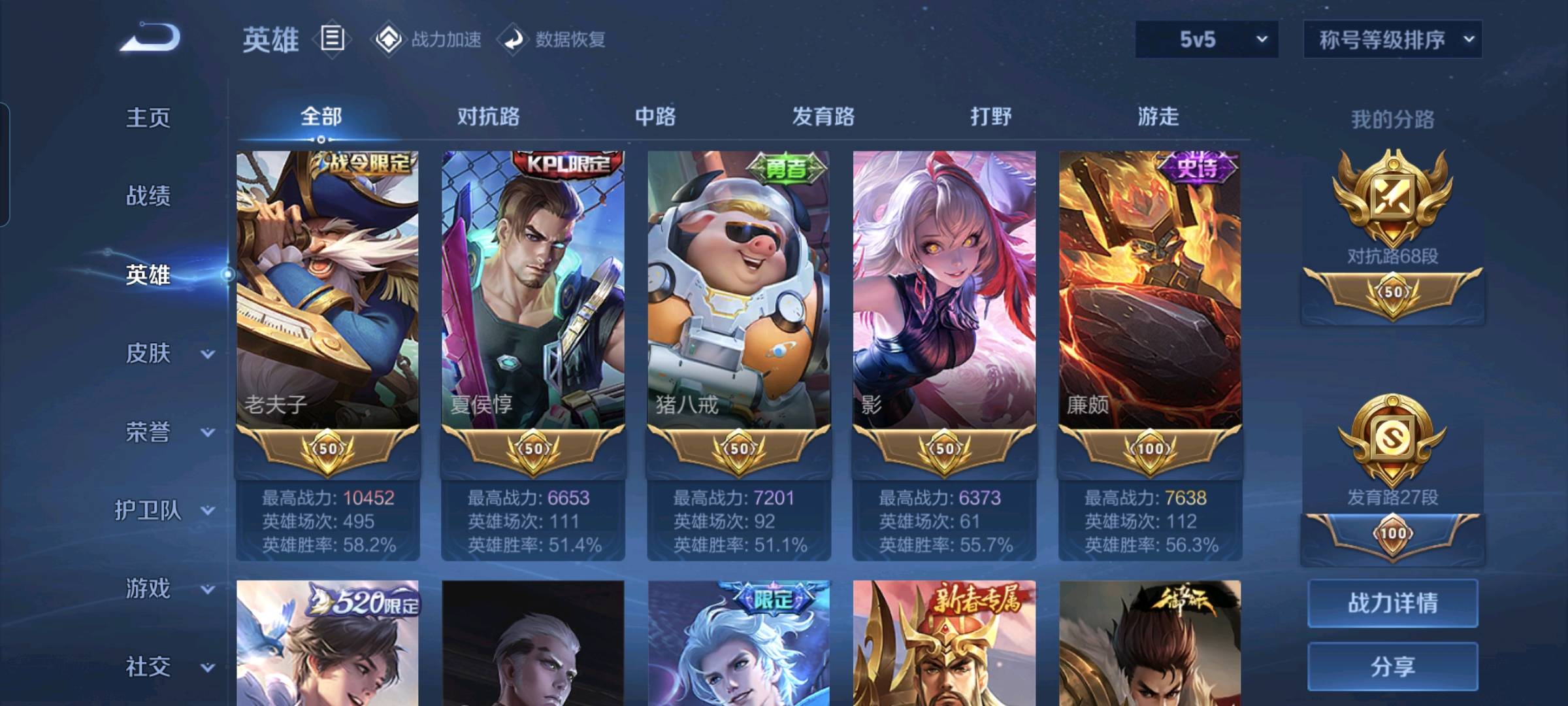Open the 称号等级排序 sort dropdown
Image resolution: width=1568 pixels, height=706 pixels.
[x=1392, y=39]
